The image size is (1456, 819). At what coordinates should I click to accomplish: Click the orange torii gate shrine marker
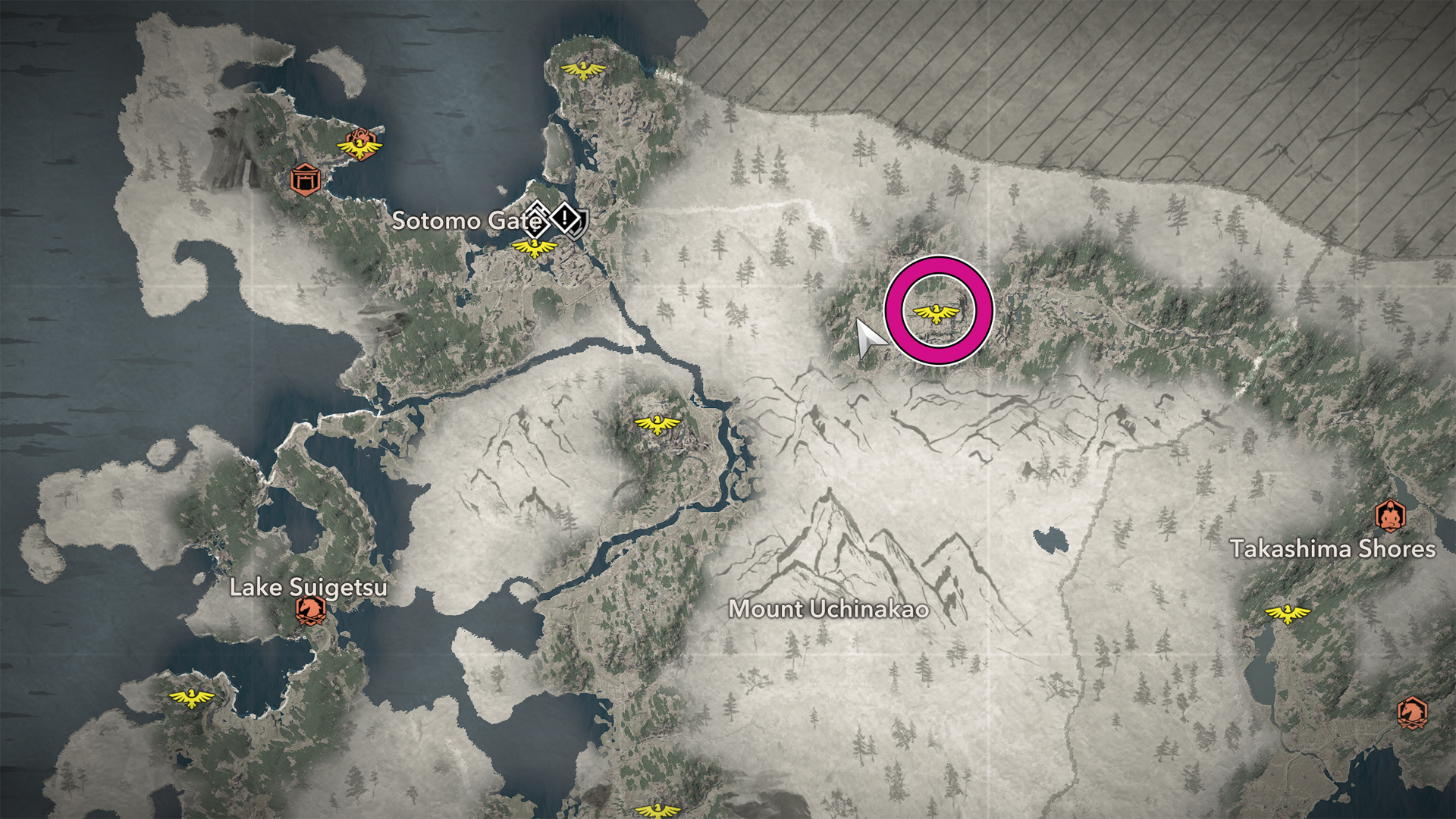click(x=305, y=180)
